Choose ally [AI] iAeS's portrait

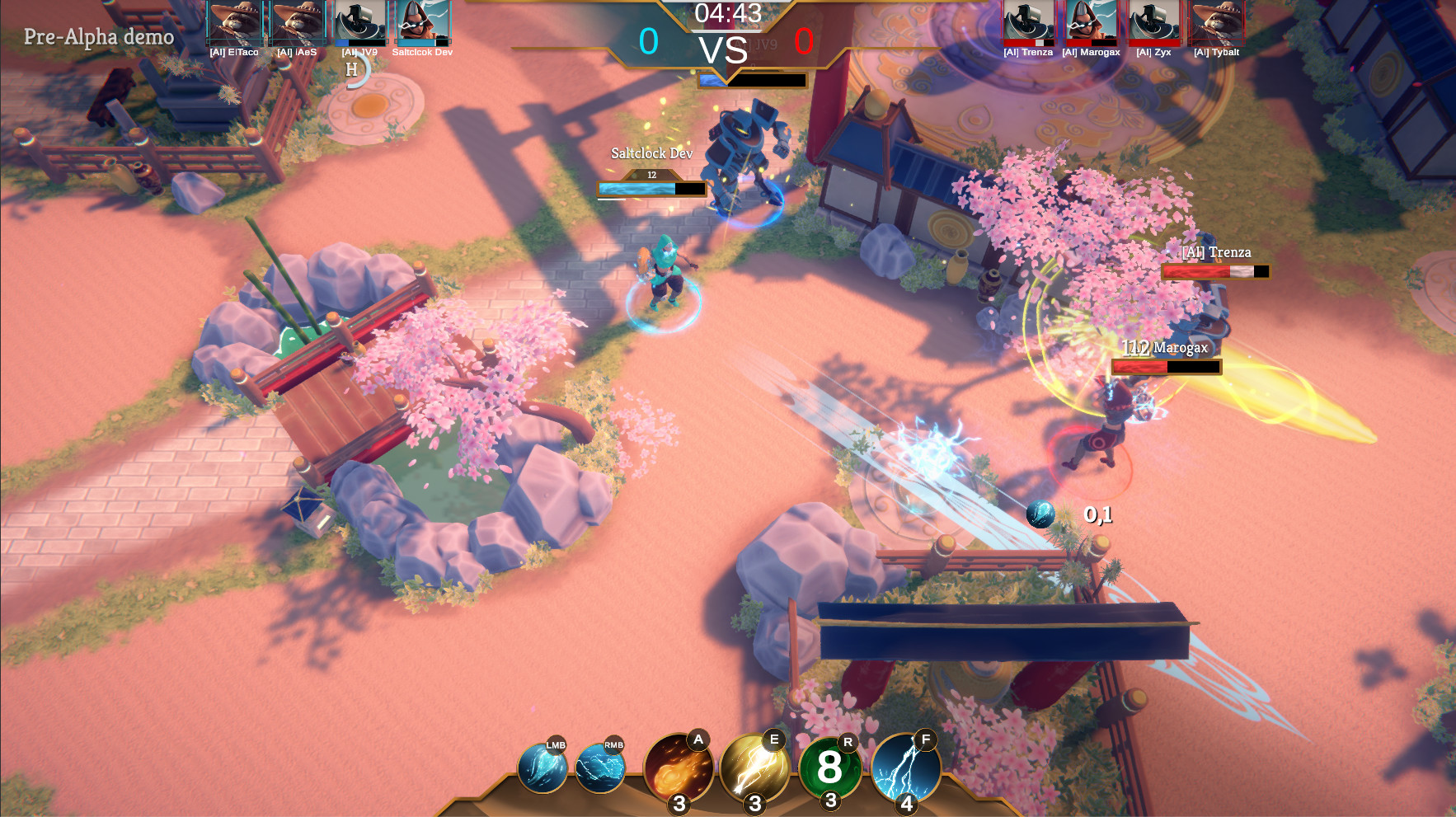pos(298,22)
